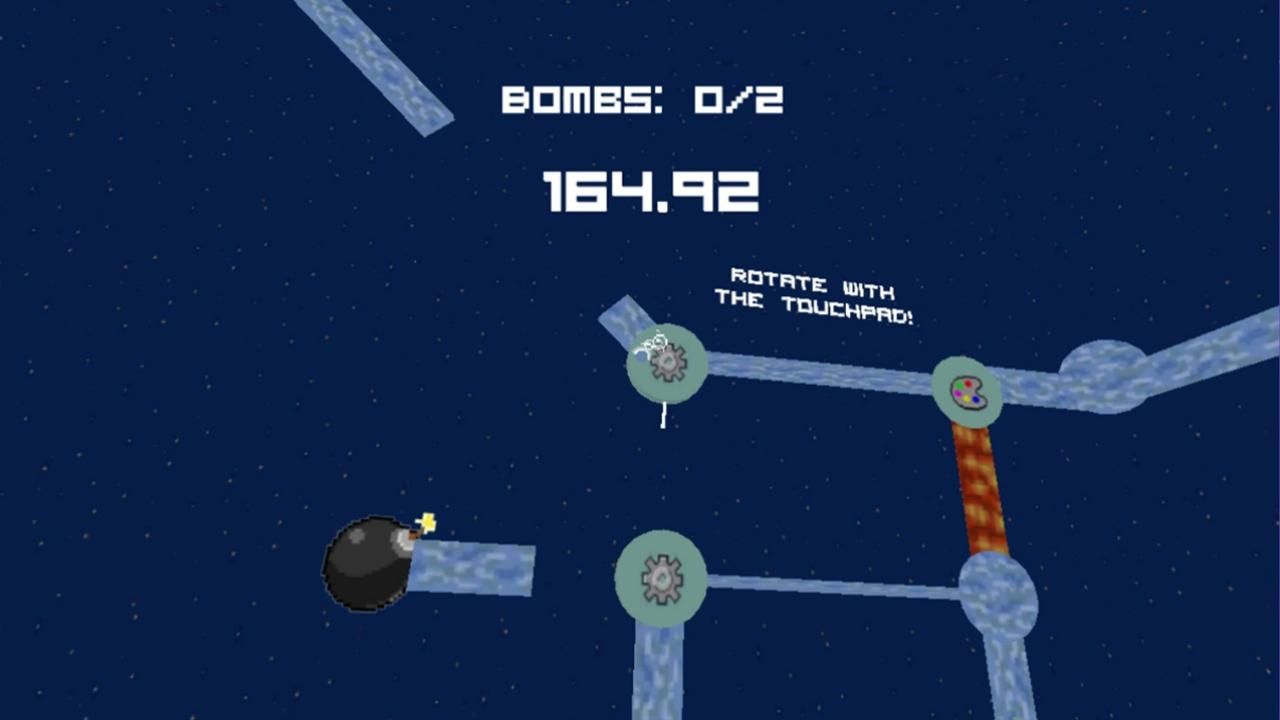Click the 164.92 timer display
Screen dimensions: 1280x720
(651, 190)
